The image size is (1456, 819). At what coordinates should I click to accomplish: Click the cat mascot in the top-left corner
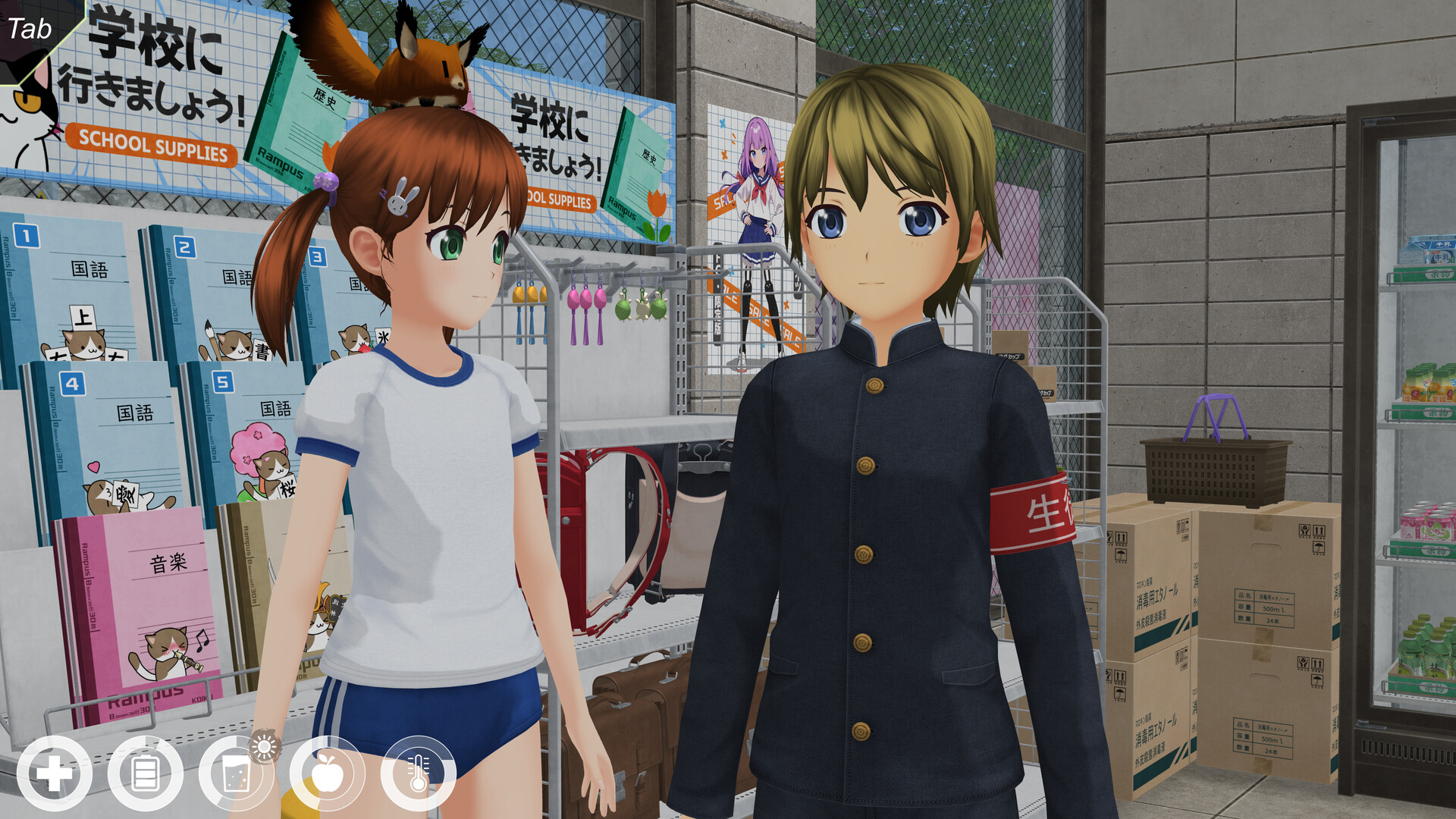pos(23,106)
